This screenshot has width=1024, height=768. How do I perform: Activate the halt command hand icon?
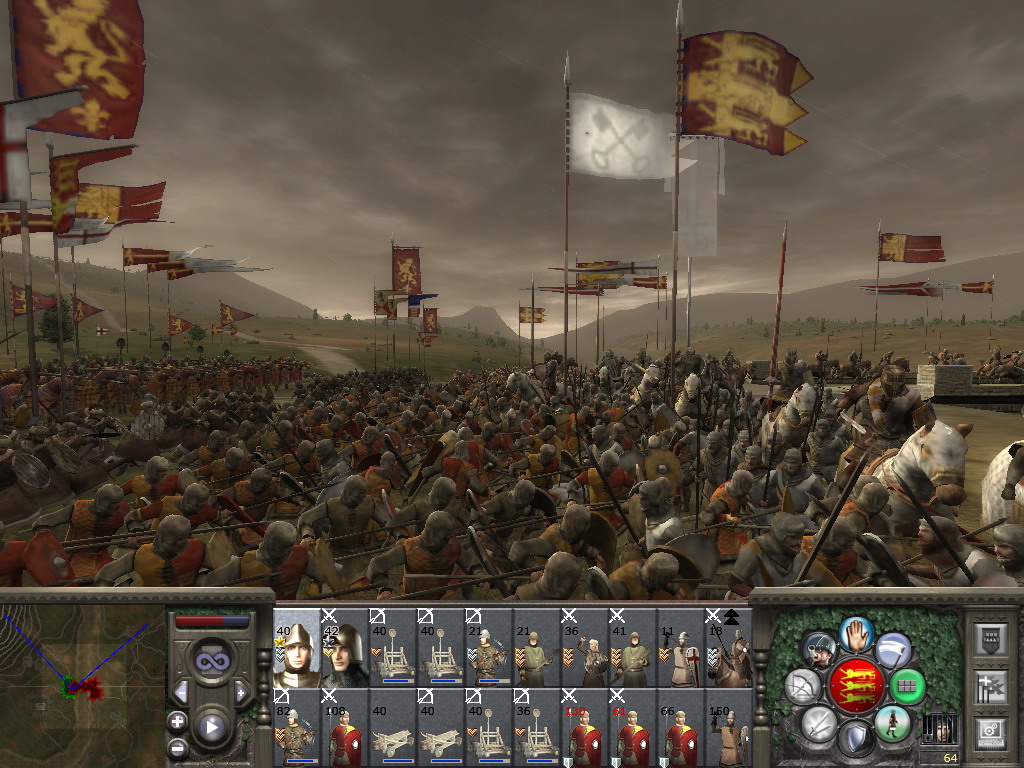click(x=856, y=632)
